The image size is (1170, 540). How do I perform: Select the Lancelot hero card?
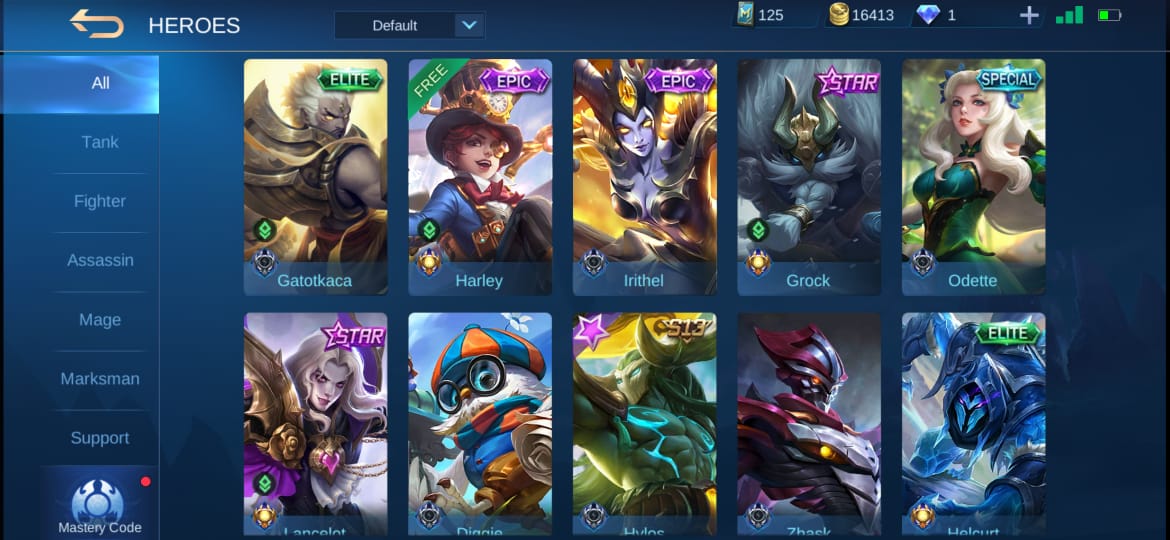tap(315, 424)
